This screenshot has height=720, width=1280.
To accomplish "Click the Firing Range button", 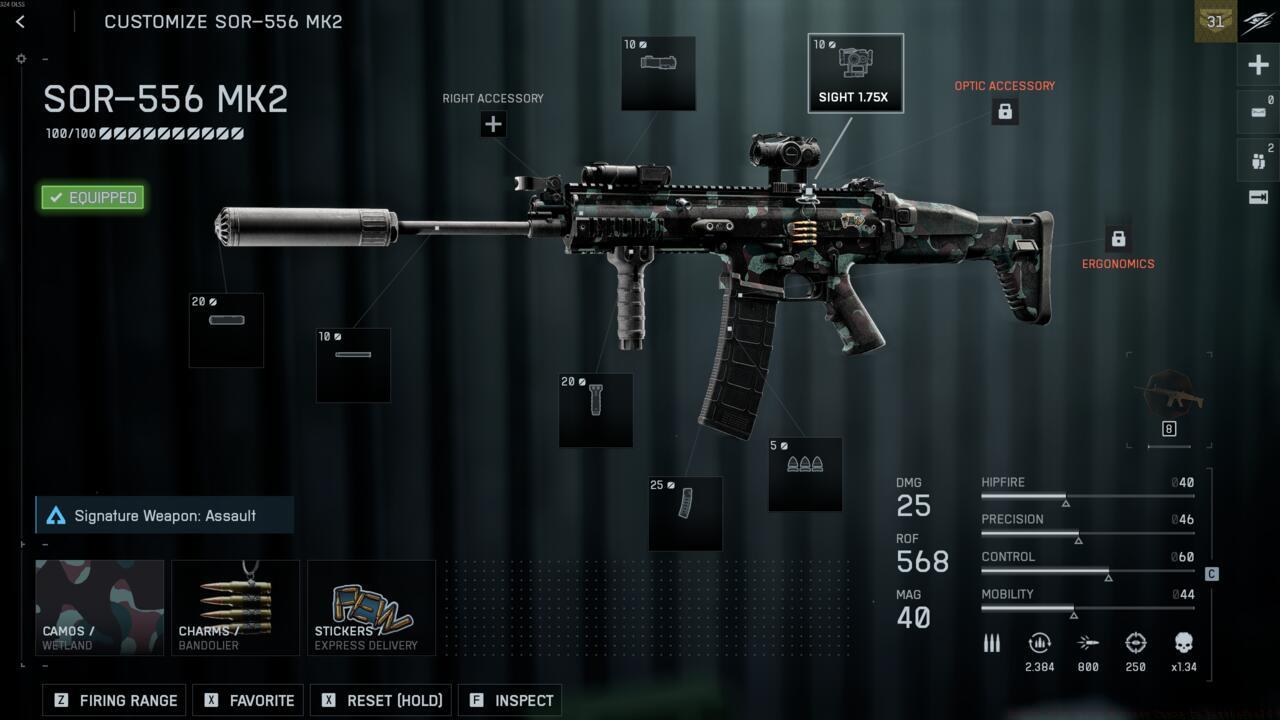I will (x=113, y=700).
